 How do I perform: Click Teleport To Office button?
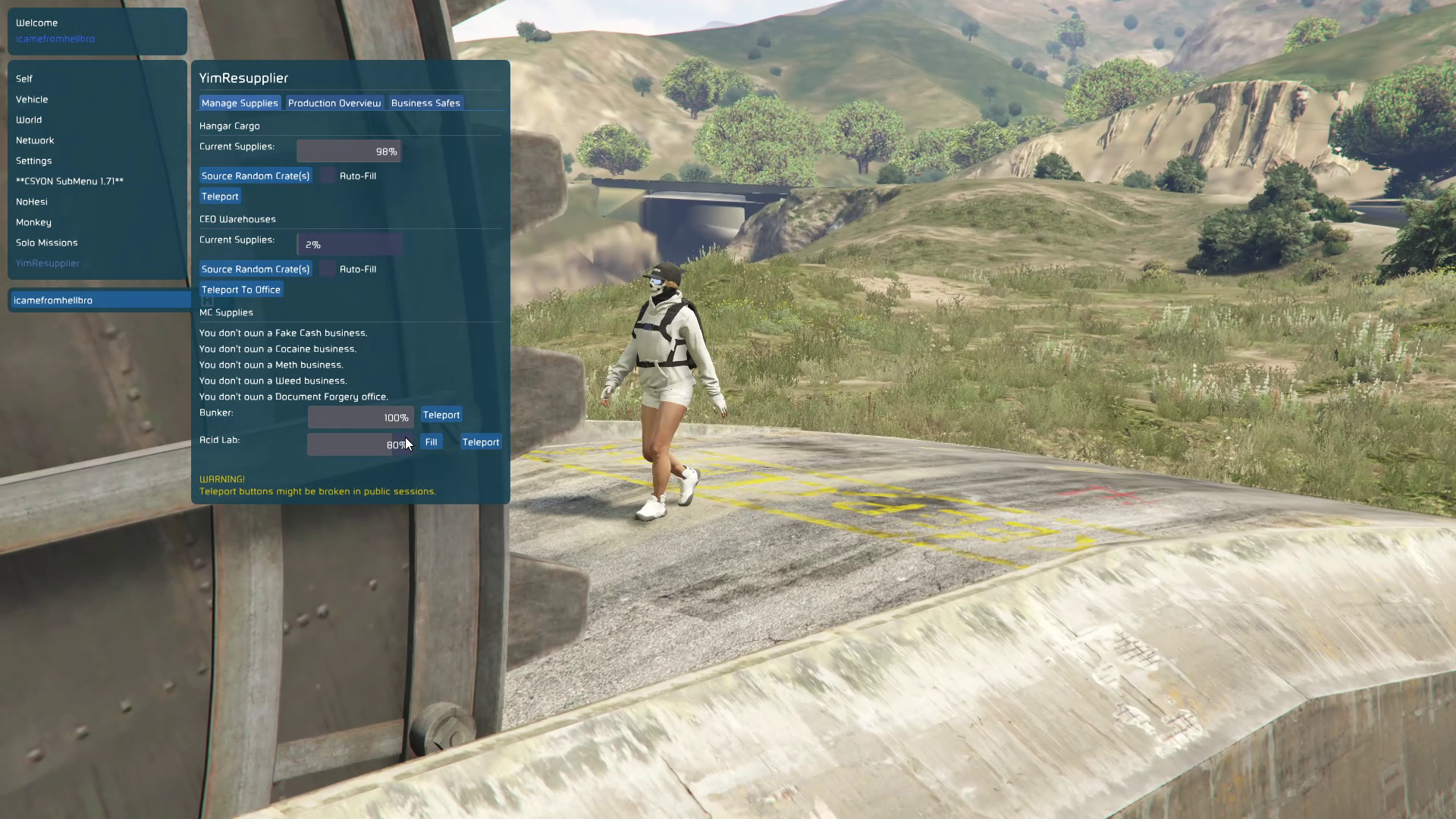pos(241,290)
